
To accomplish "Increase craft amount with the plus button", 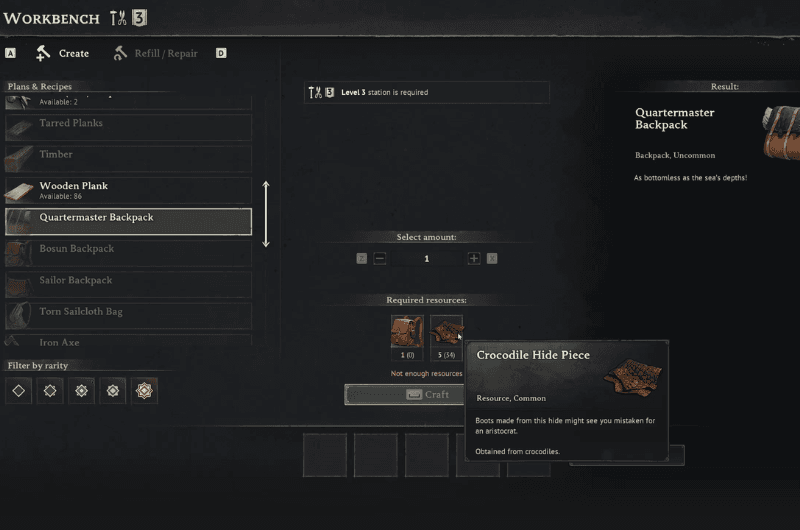I will pyautogui.click(x=474, y=258).
